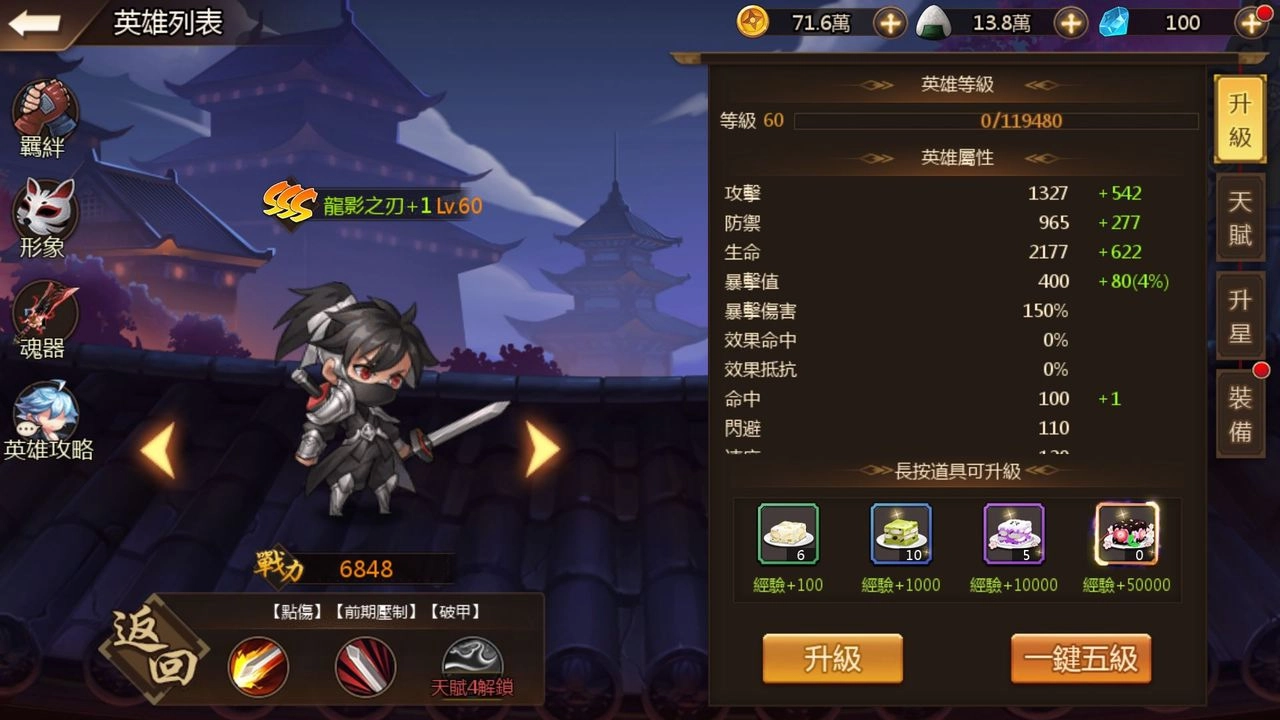This screenshot has width=1280, height=720.
Task: Select the first flame skill icon
Action: [x=258, y=668]
